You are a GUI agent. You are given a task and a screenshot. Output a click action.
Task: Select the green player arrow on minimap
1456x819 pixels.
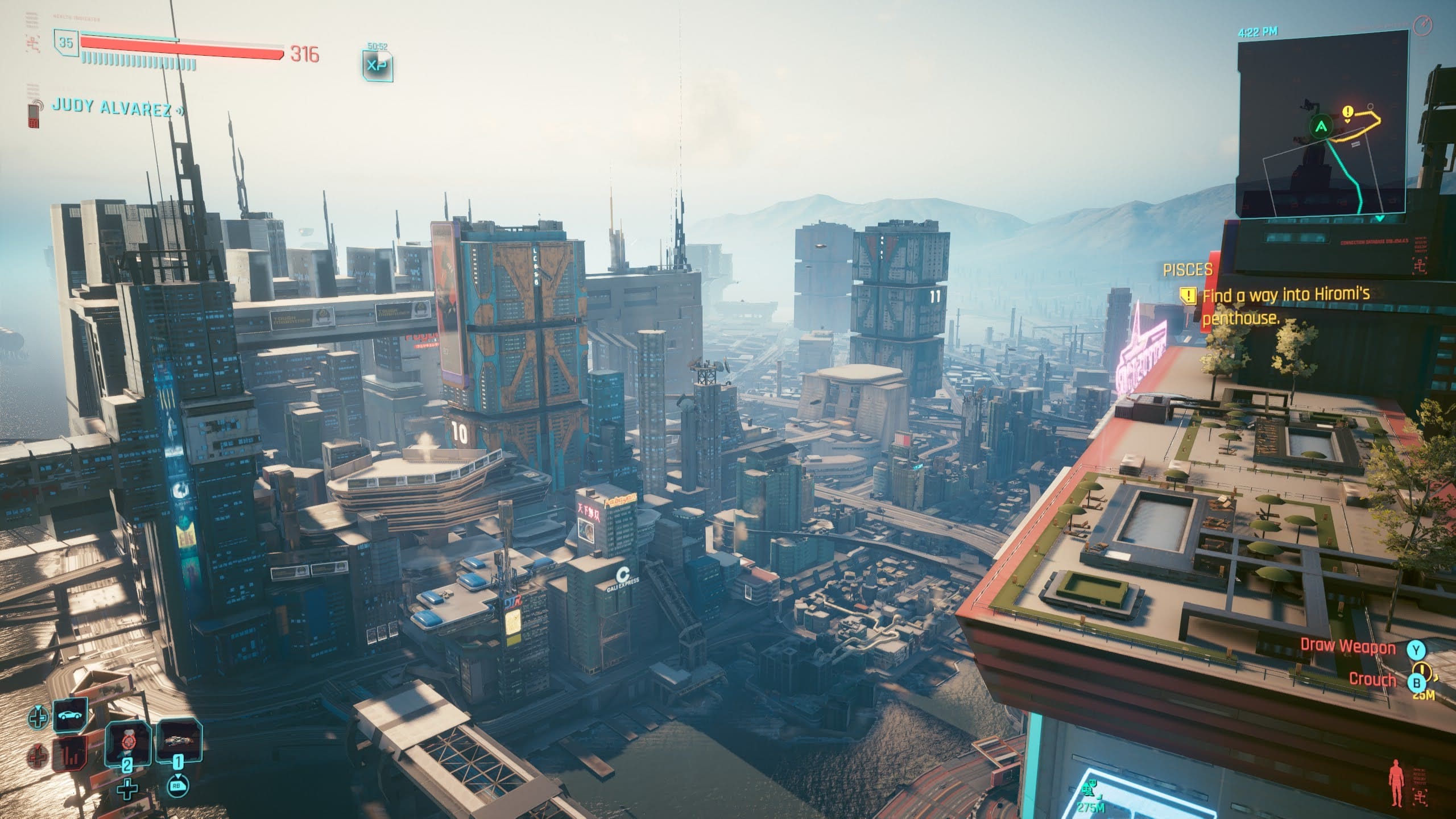point(1321,126)
